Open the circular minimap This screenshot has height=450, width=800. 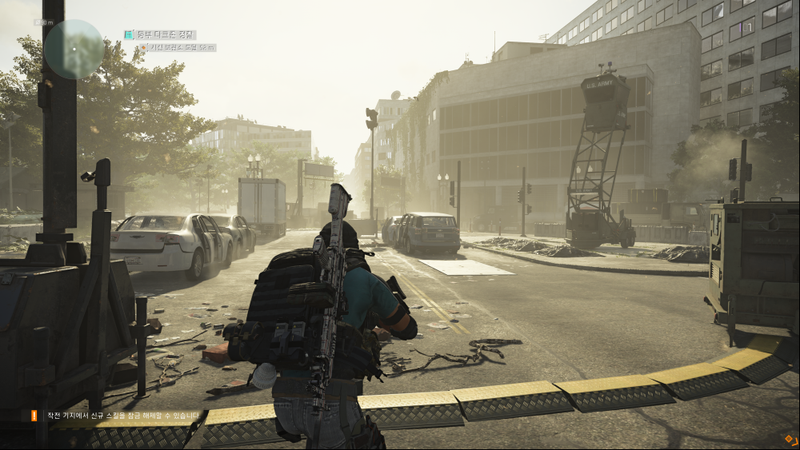point(73,49)
